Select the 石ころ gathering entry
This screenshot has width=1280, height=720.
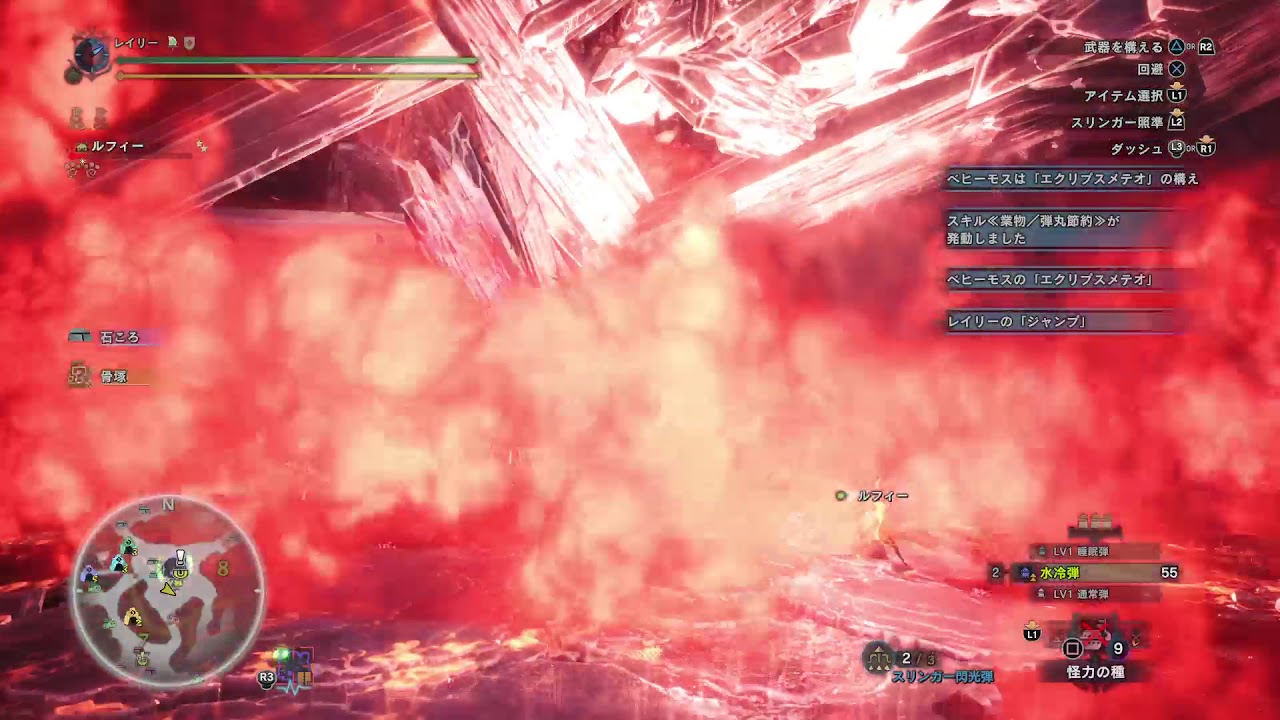coord(118,338)
